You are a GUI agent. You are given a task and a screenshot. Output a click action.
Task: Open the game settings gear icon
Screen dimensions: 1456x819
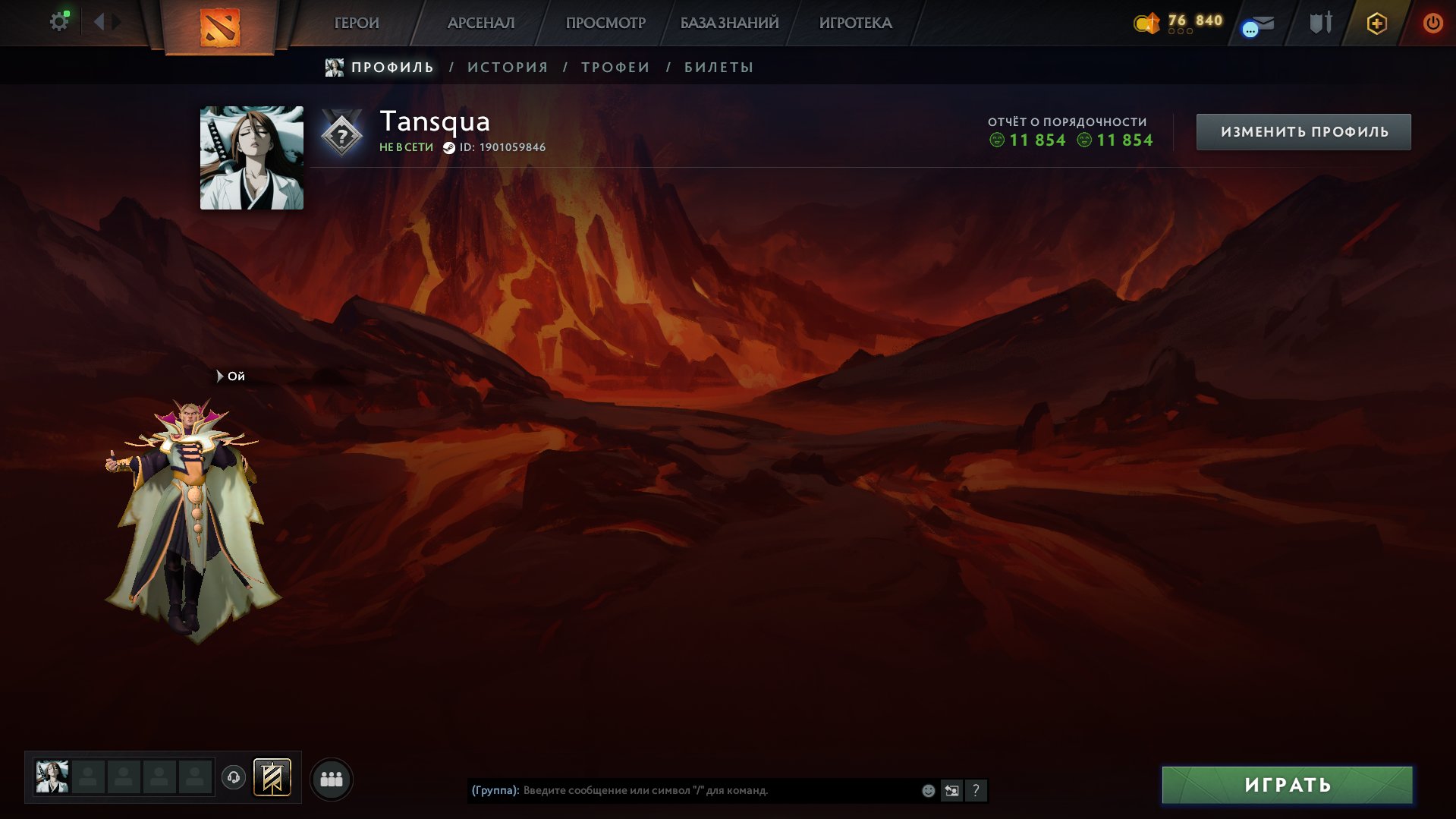tap(59, 20)
